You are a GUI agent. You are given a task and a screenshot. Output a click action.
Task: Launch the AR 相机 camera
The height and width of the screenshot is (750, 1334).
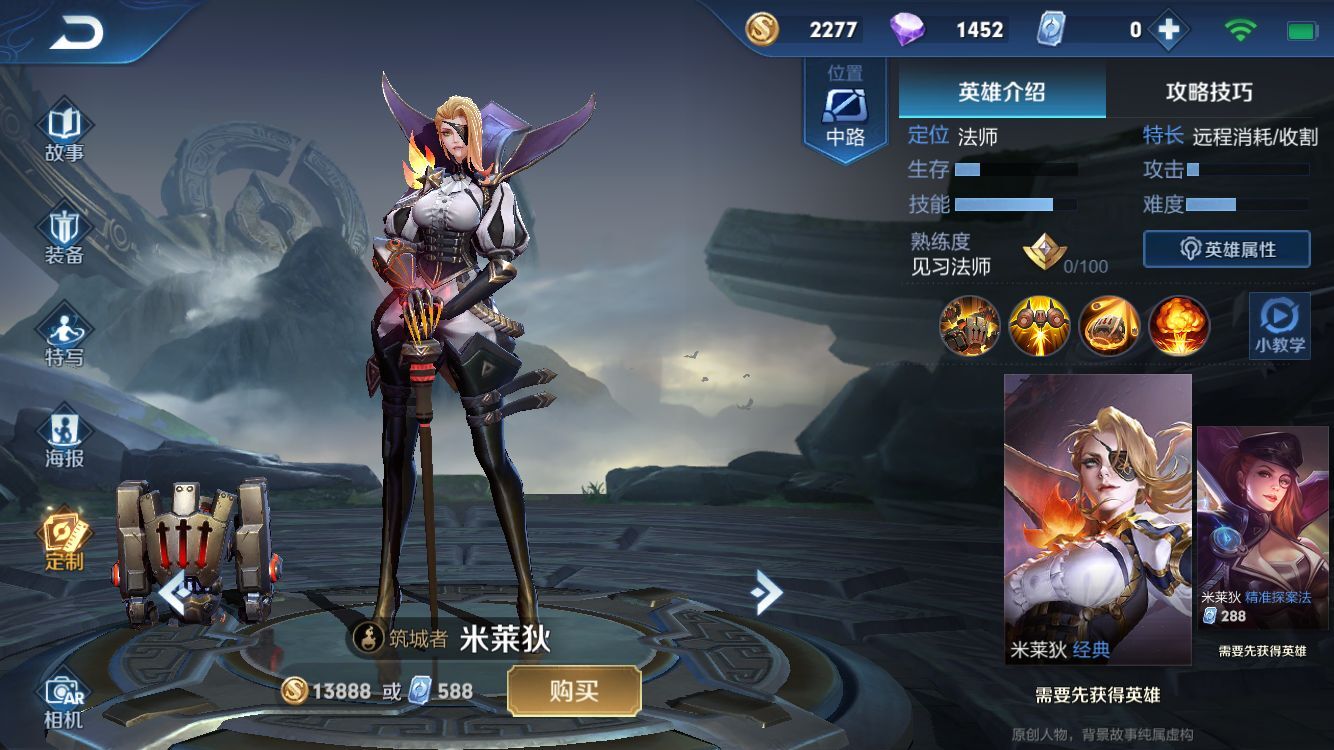(64, 701)
